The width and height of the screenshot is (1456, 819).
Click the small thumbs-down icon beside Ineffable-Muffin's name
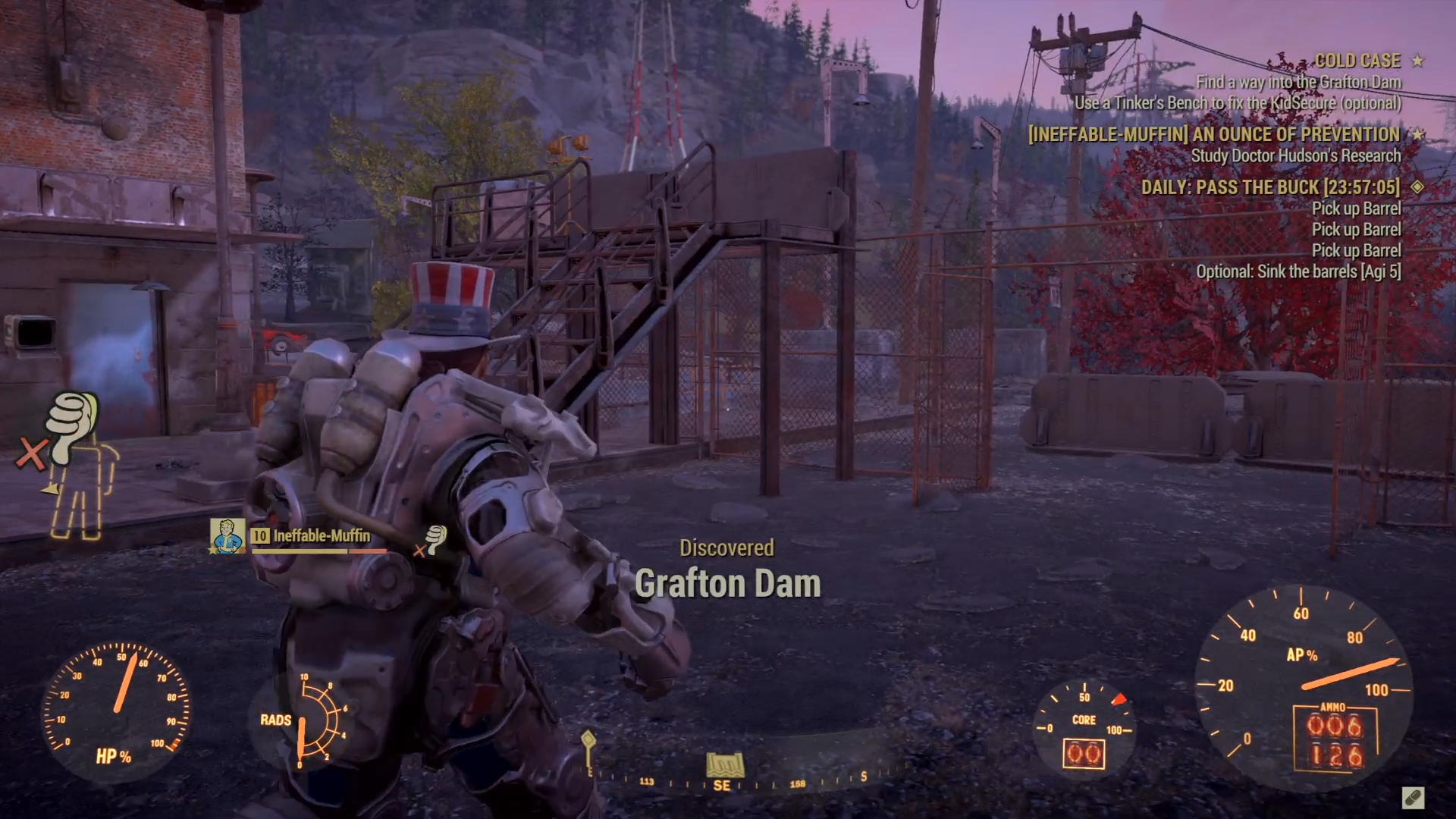click(435, 539)
